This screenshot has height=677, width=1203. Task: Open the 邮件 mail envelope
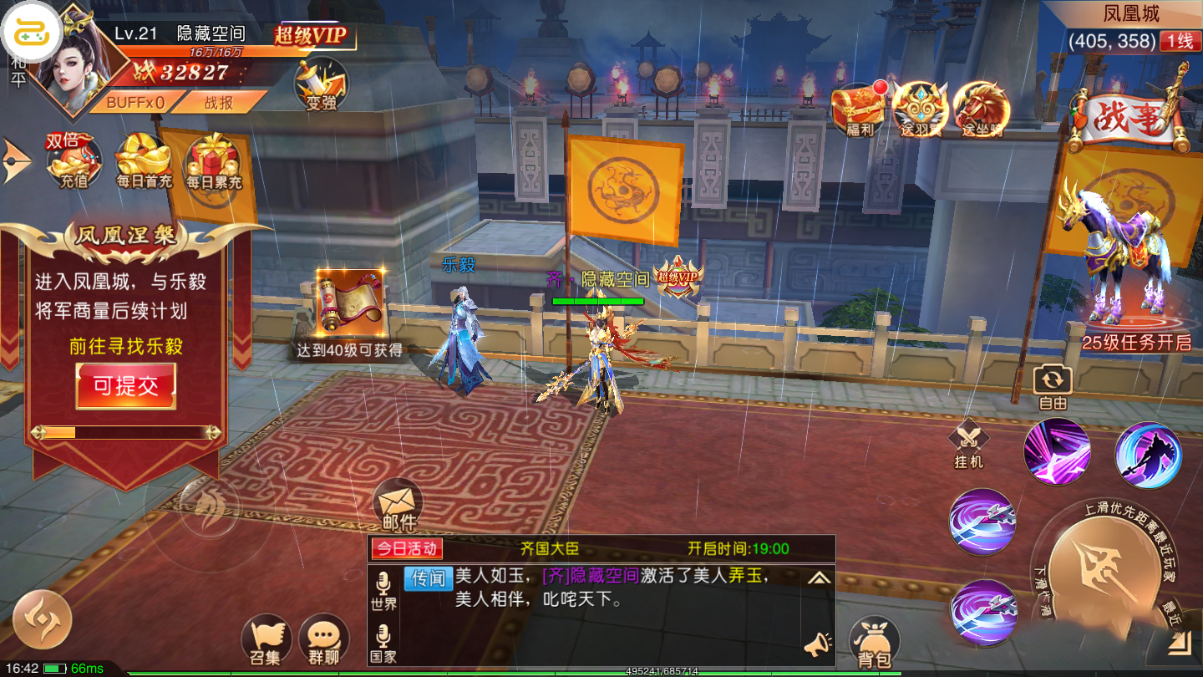tap(398, 505)
